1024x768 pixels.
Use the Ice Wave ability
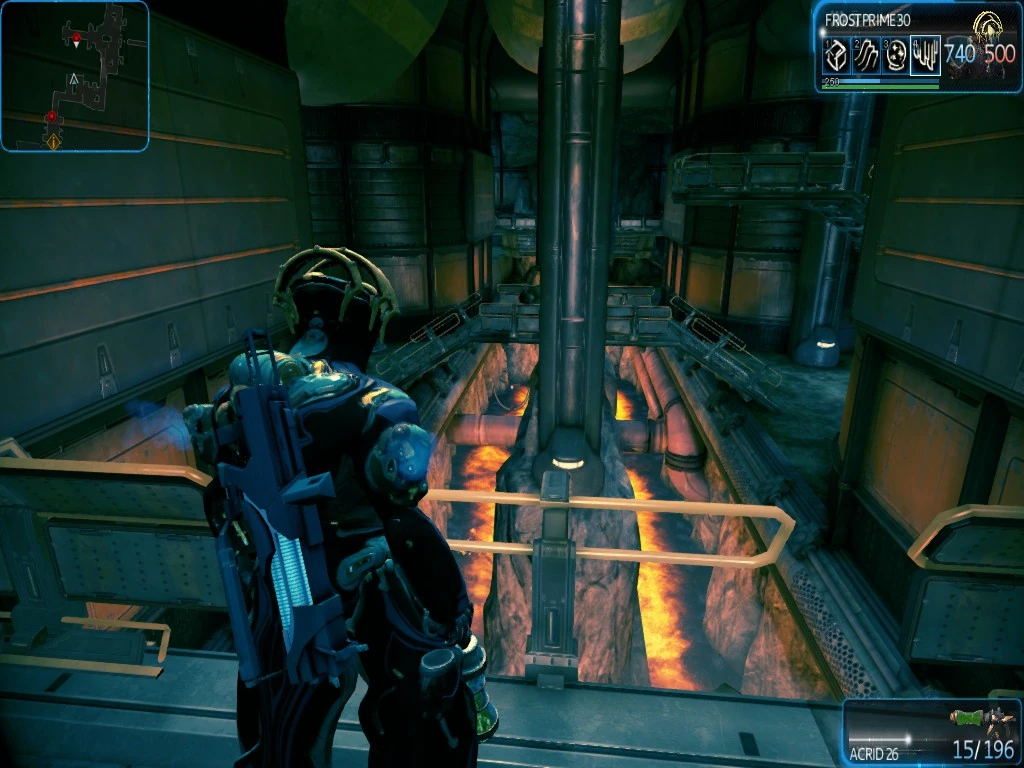866,56
